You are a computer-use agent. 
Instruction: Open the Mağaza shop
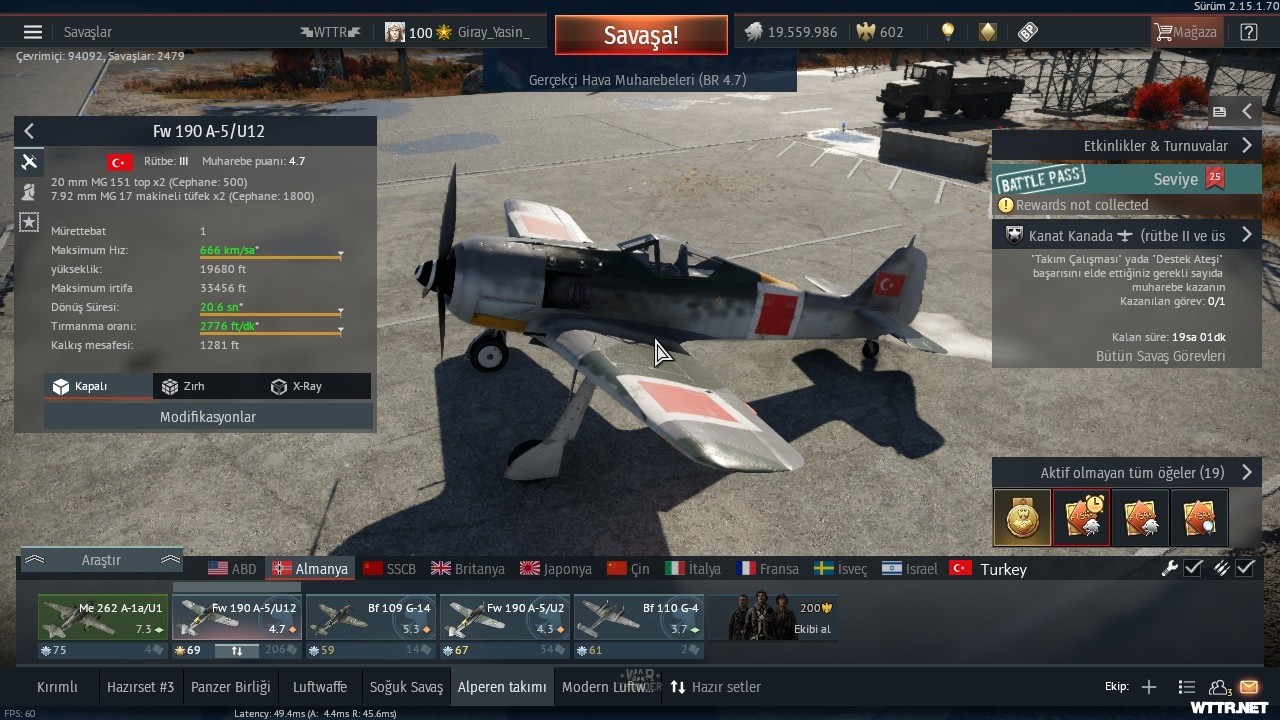(x=1186, y=32)
